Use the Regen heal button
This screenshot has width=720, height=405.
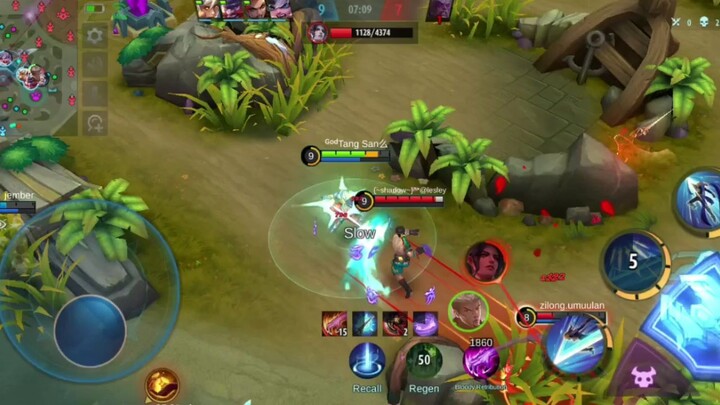point(424,360)
